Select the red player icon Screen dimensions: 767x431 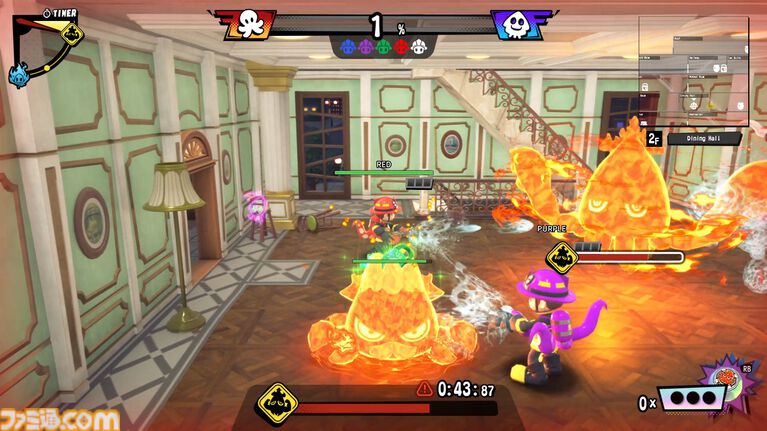click(401, 45)
